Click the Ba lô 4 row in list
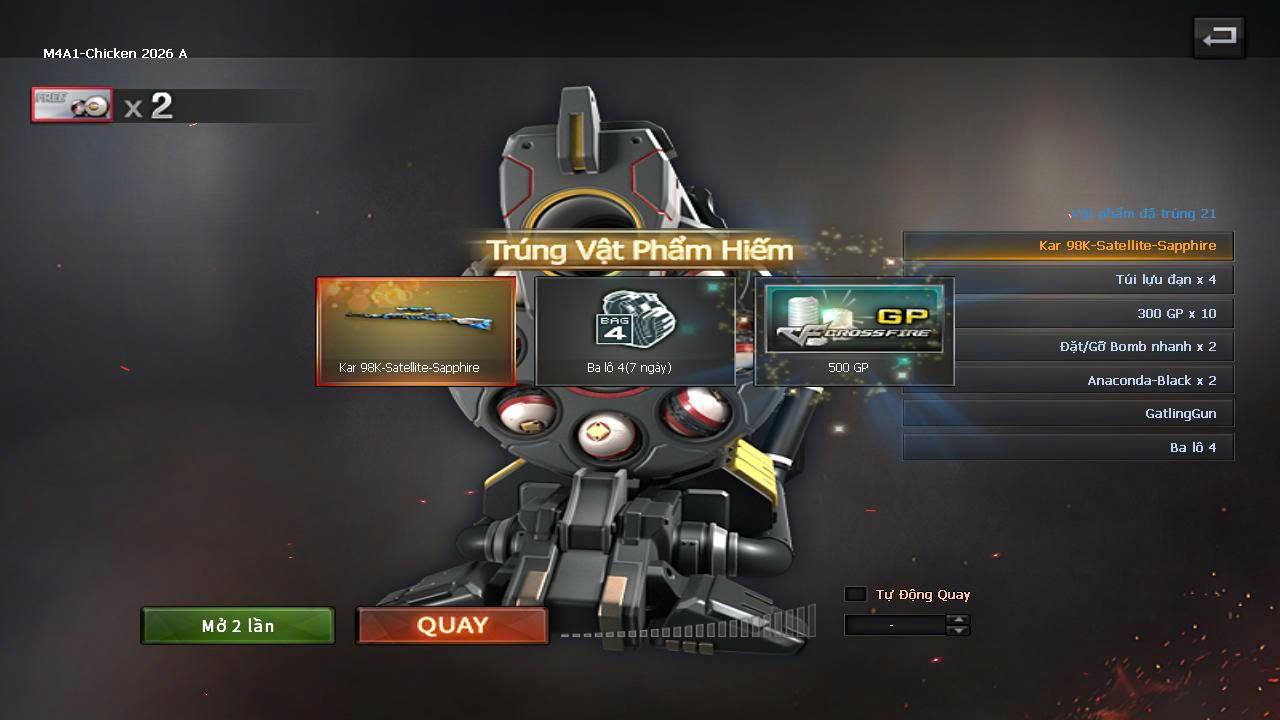The height and width of the screenshot is (720, 1280). [1068, 447]
